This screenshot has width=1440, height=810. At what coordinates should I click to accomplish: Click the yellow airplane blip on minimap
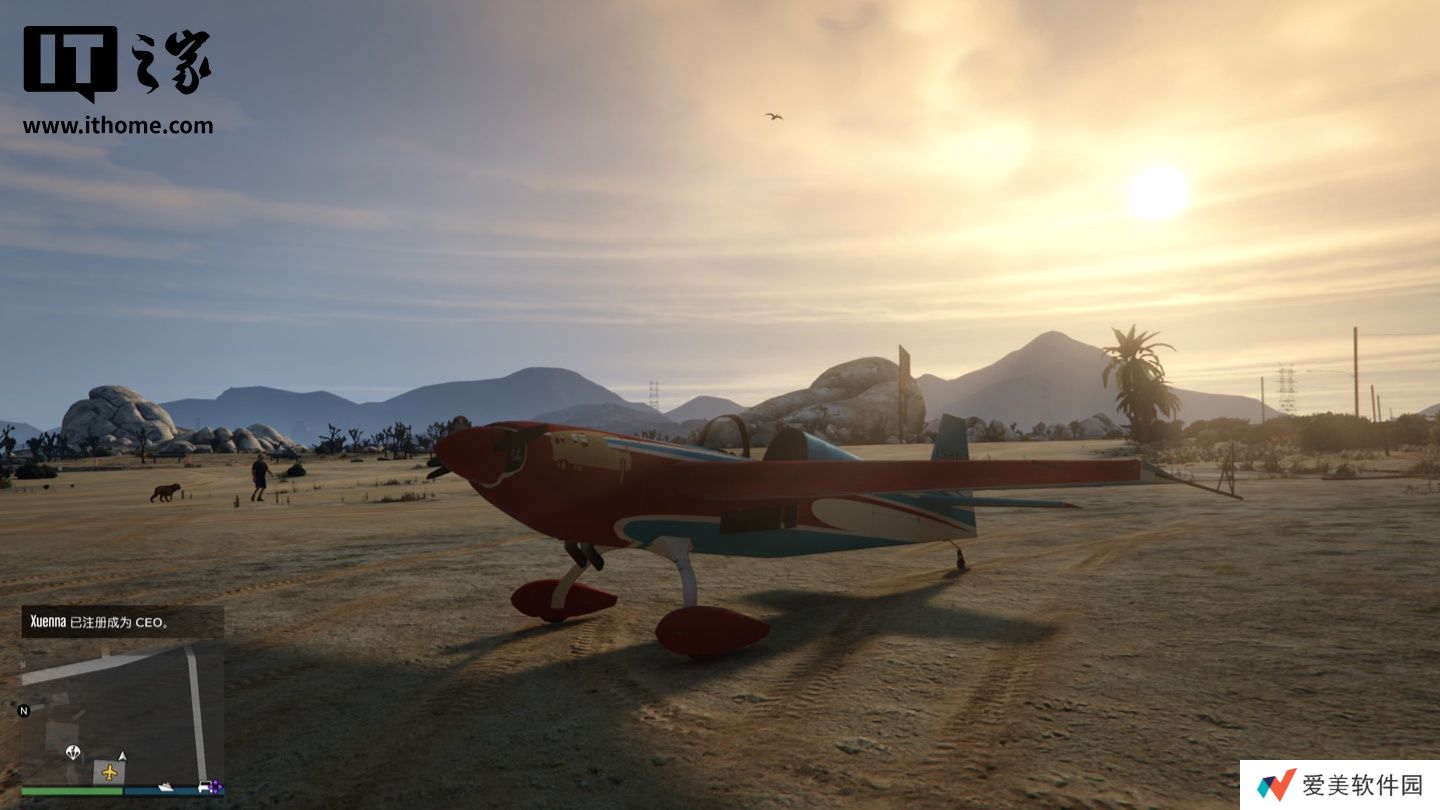coord(109,772)
